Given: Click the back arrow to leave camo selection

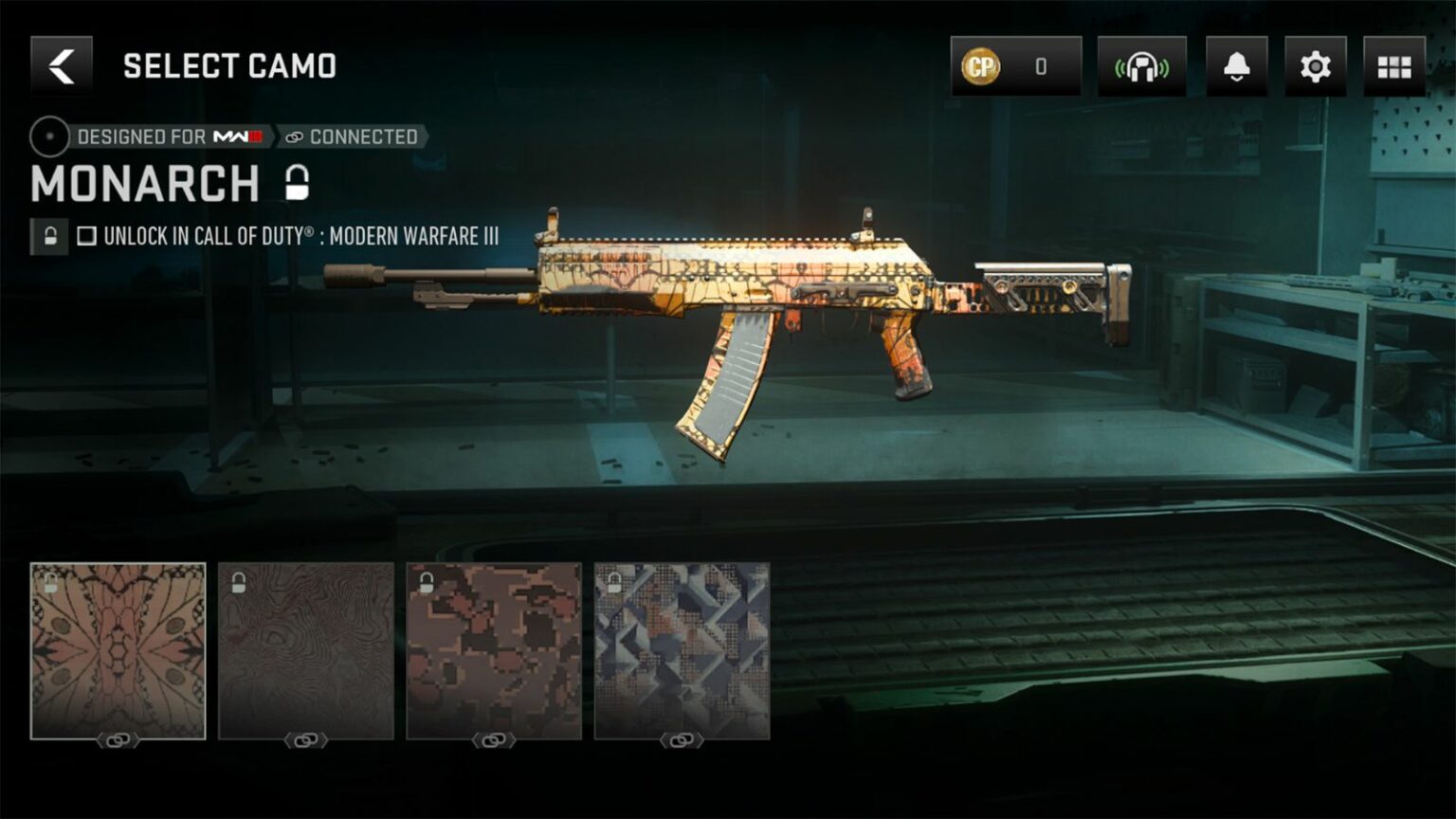Looking at the screenshot, I should 59,66.
